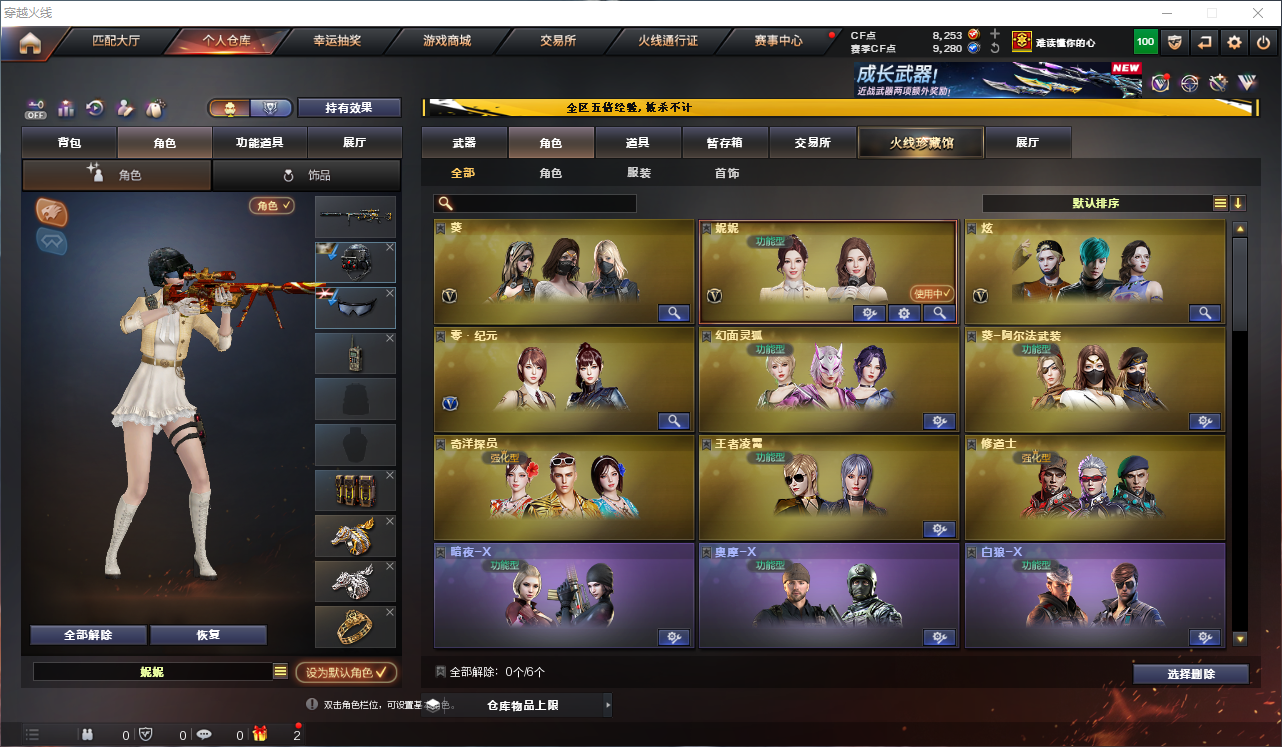
Task: Click the wrench repair icon near the top right
Action: click(1218, 83)
